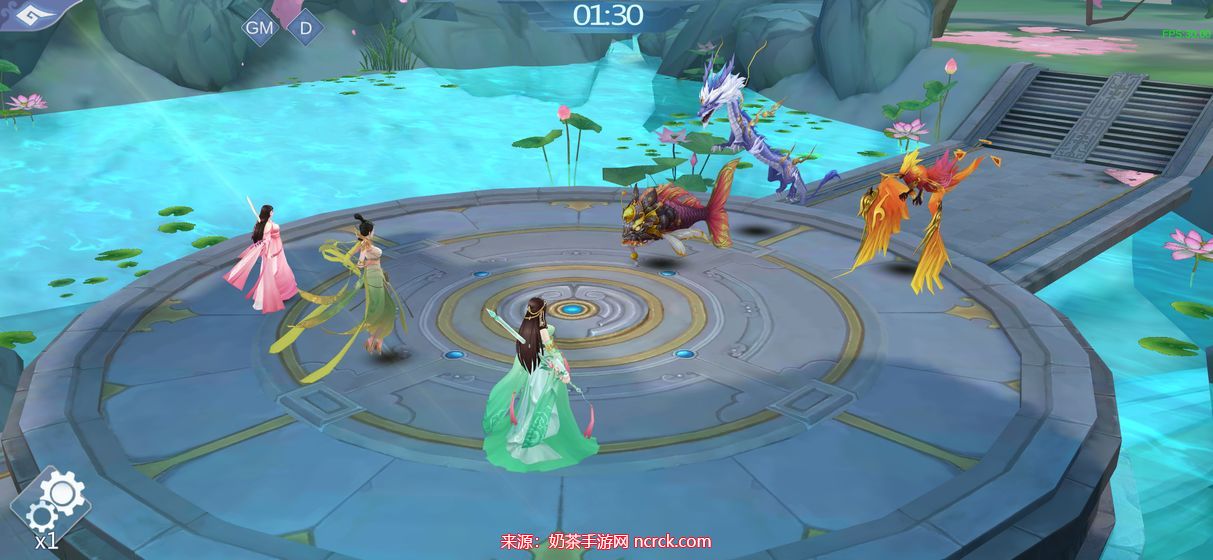Open the D diamond button
This screenshot has width=1213, height=560.
(x=305, y=28)
